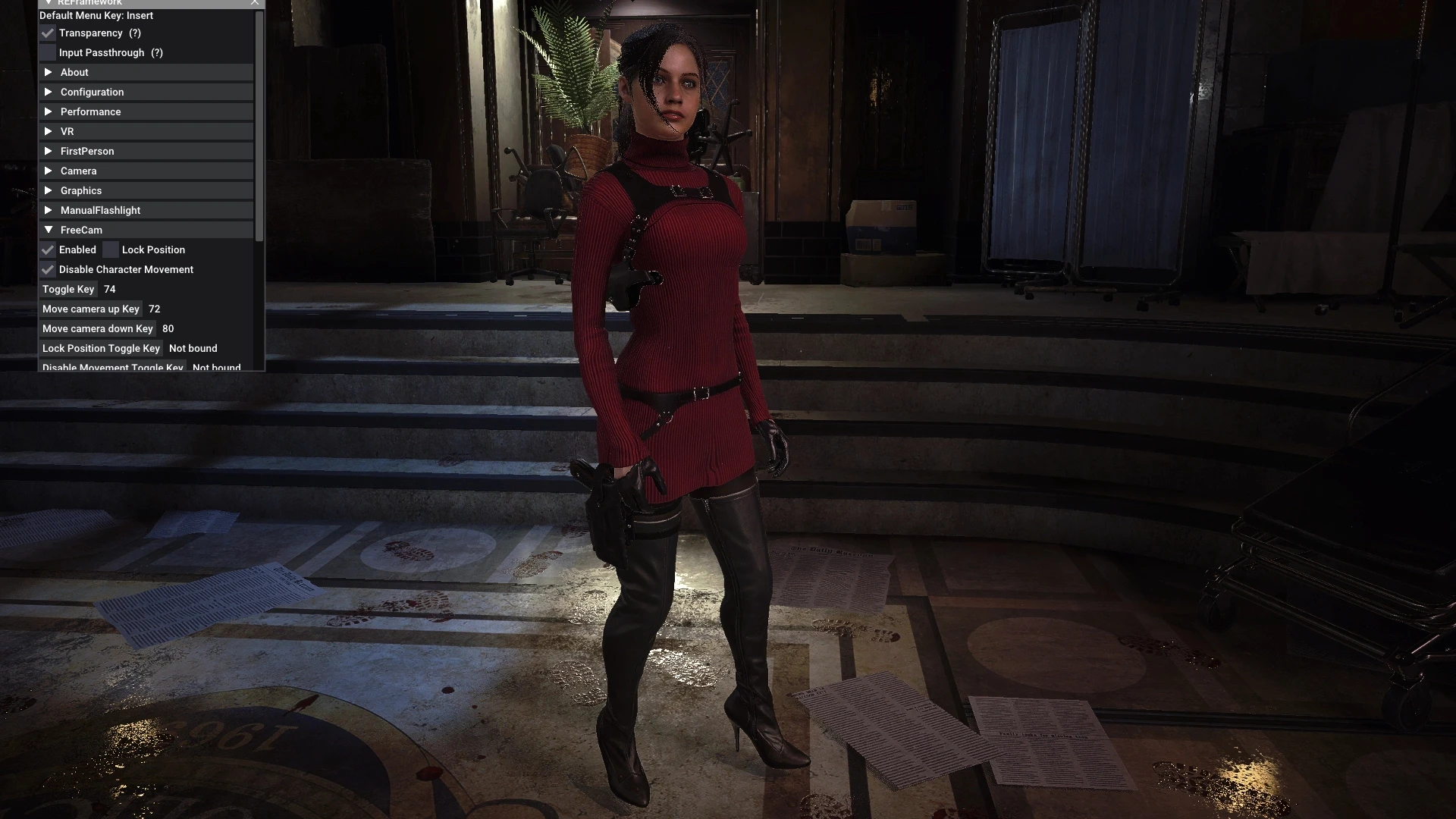Uncheck Disable Character Movement
The image size is (1456, 819).
(x=48, y=269)
